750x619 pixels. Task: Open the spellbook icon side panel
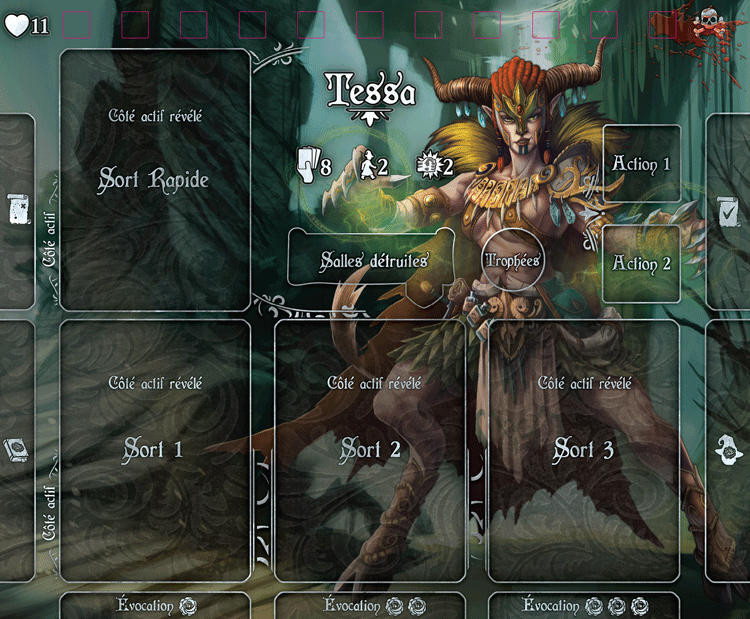coord(17,450)
